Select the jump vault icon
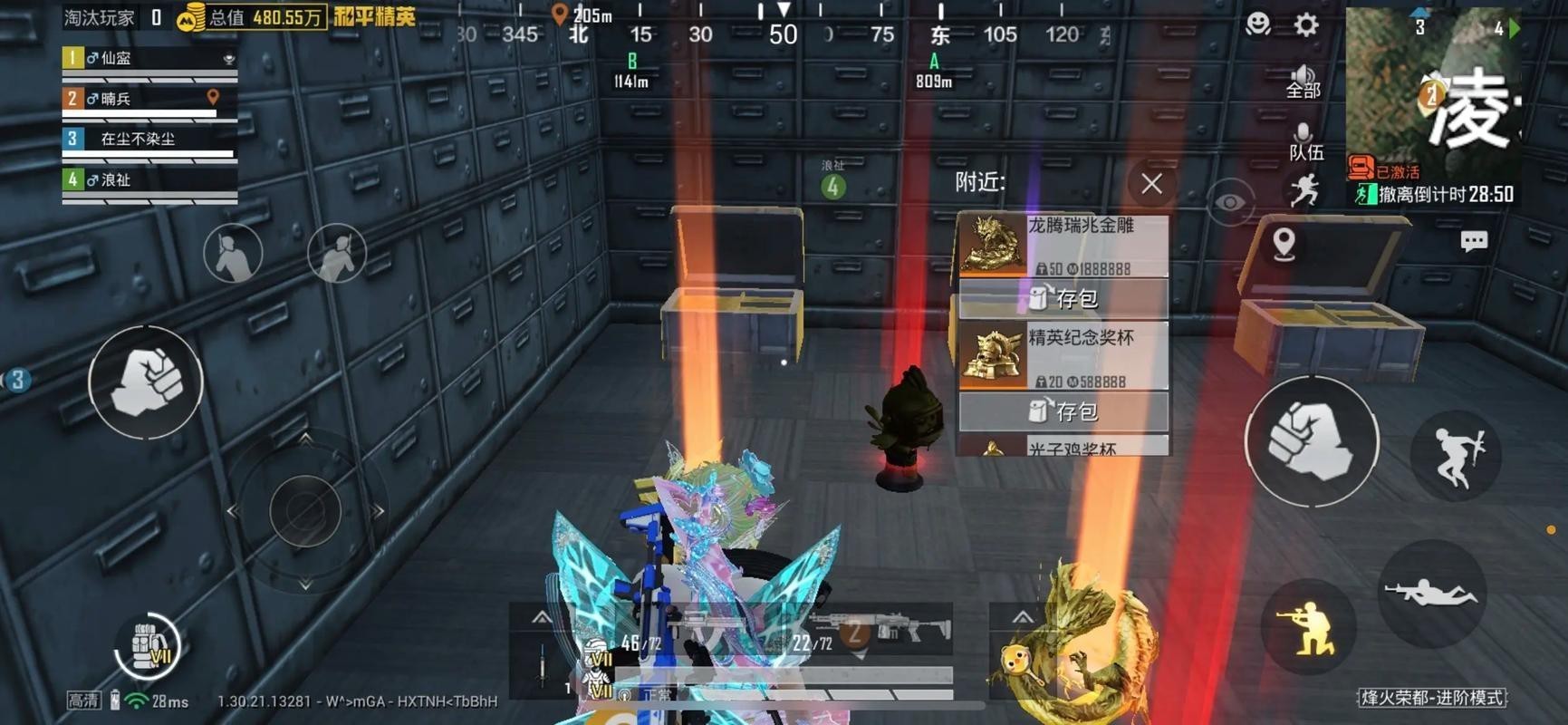Viewport: 1568px width, 725px height. point(1457,456)
